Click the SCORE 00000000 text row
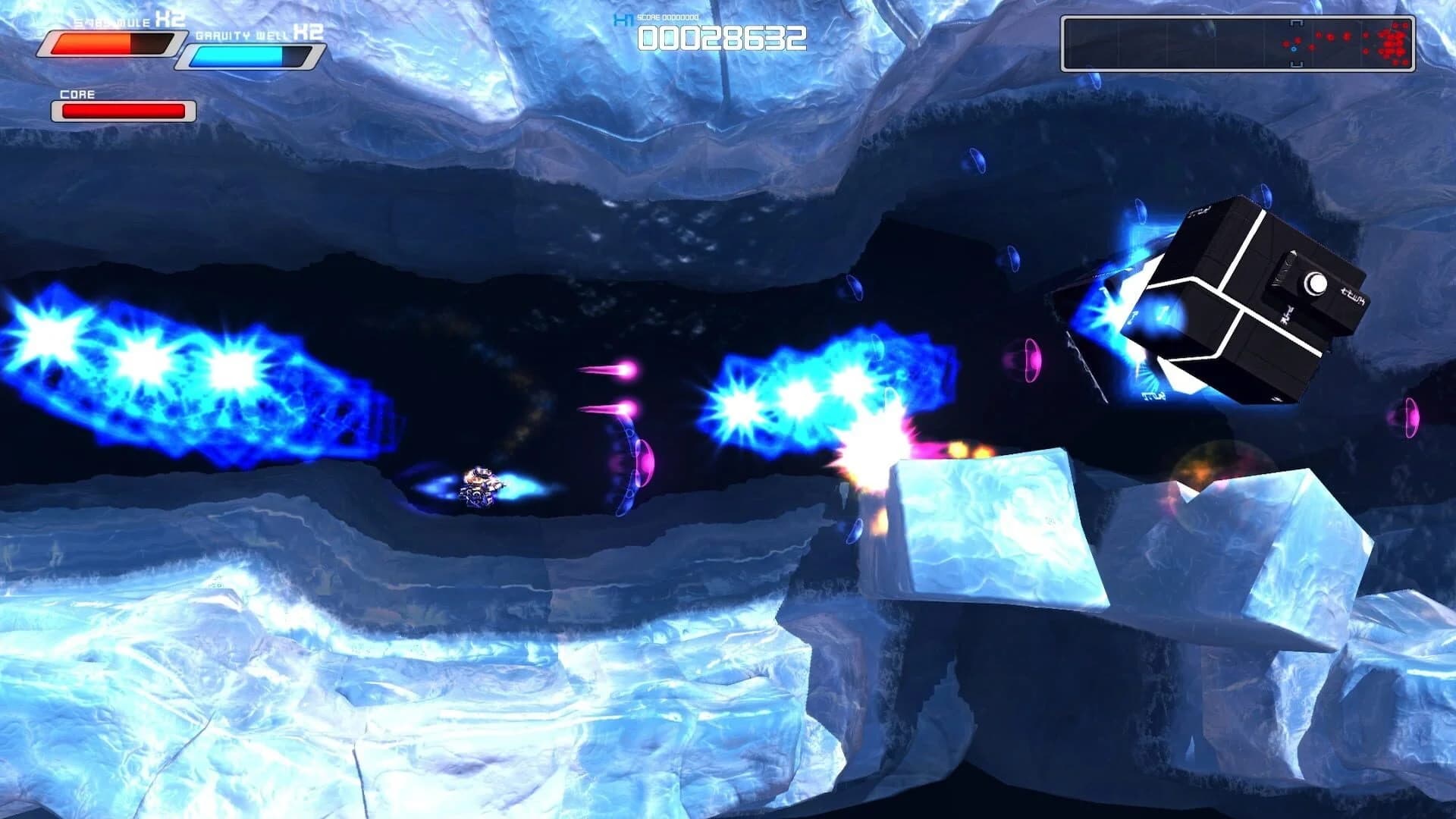Image resolution: width=1456 pixels, height=819 pixels. click(666, 16)
